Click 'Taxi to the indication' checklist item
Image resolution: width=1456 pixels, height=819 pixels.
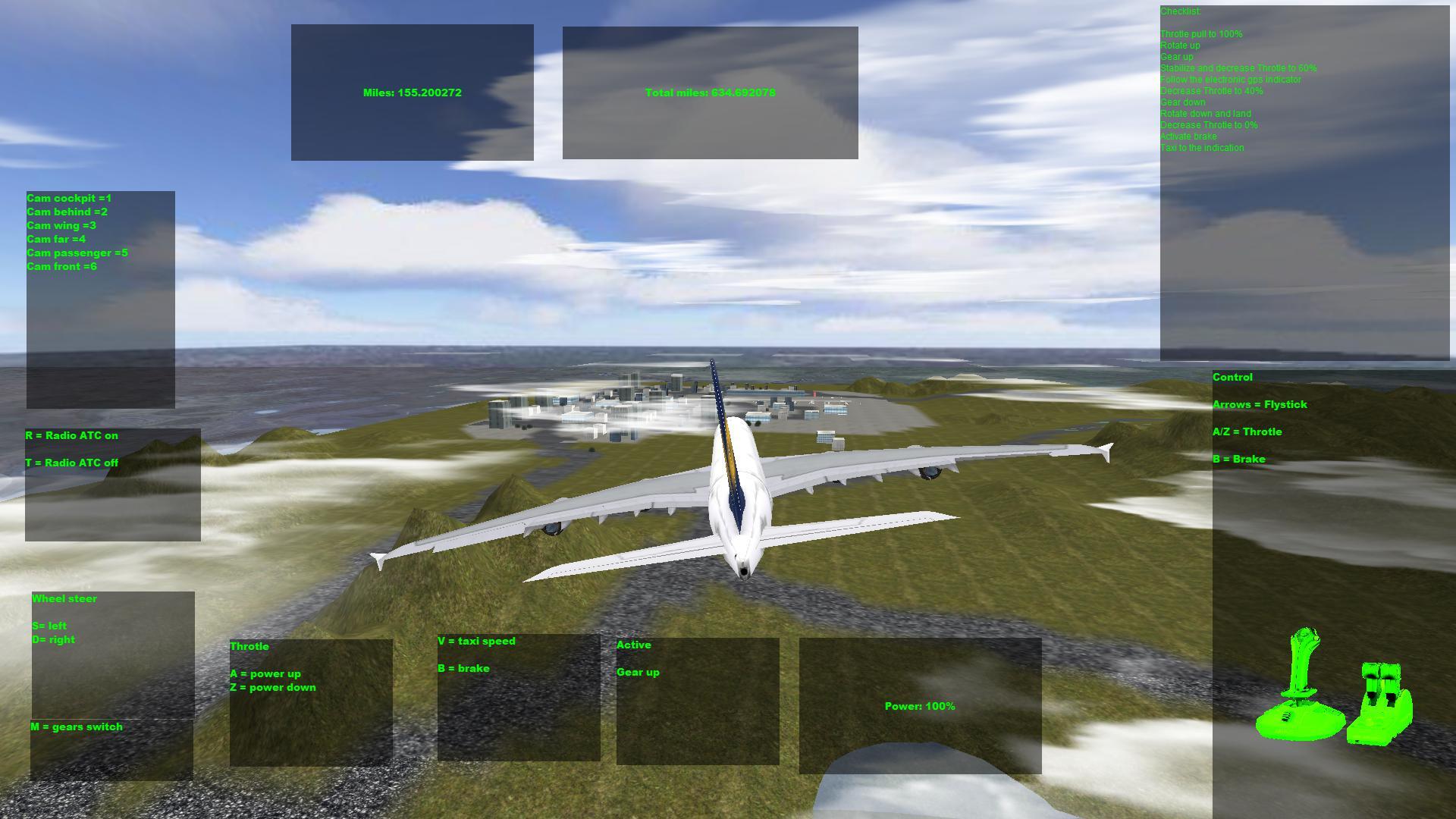click(x=1202, y=147)
